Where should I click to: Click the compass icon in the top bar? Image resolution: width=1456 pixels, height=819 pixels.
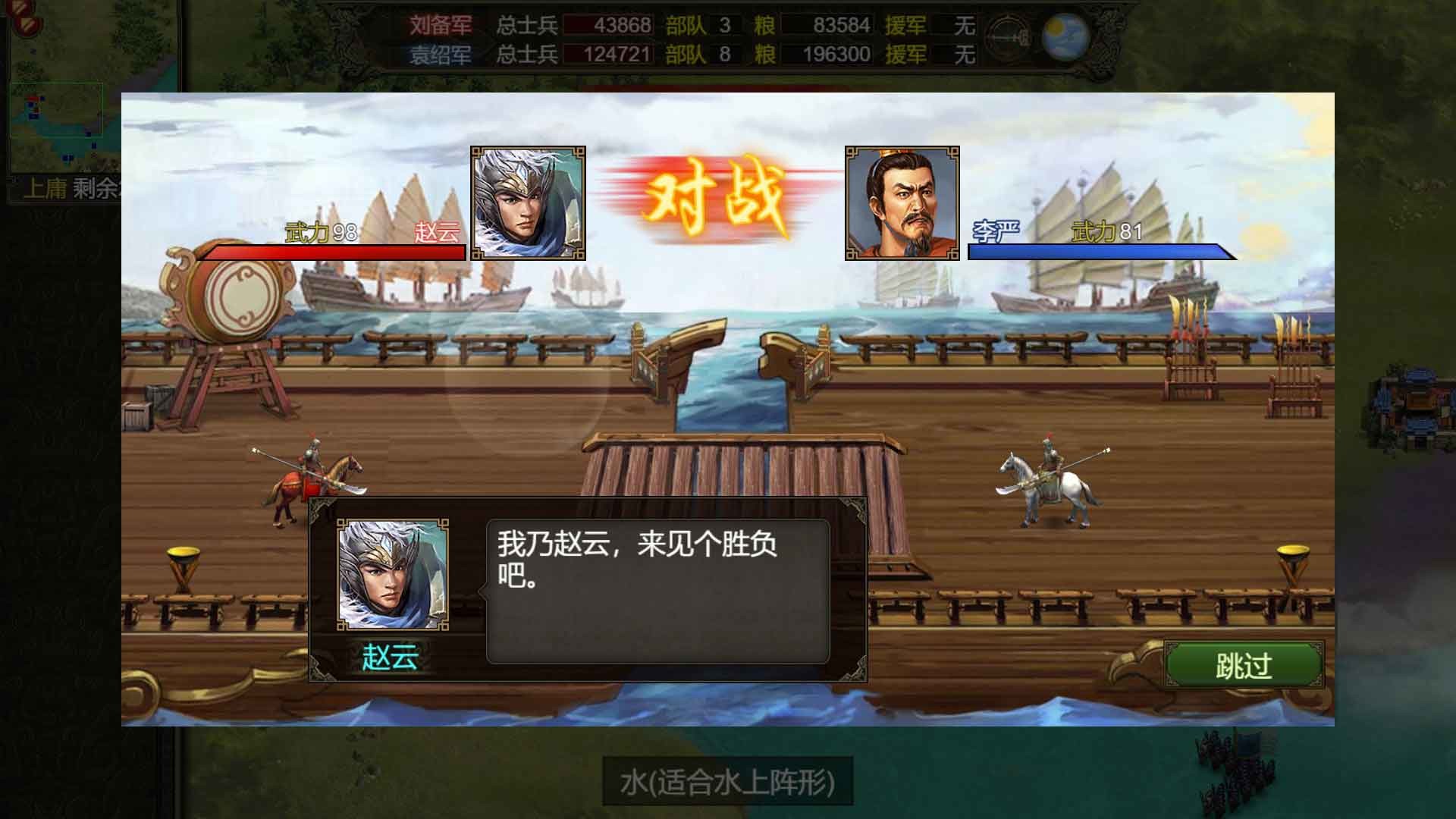(x=1006, y=36)
